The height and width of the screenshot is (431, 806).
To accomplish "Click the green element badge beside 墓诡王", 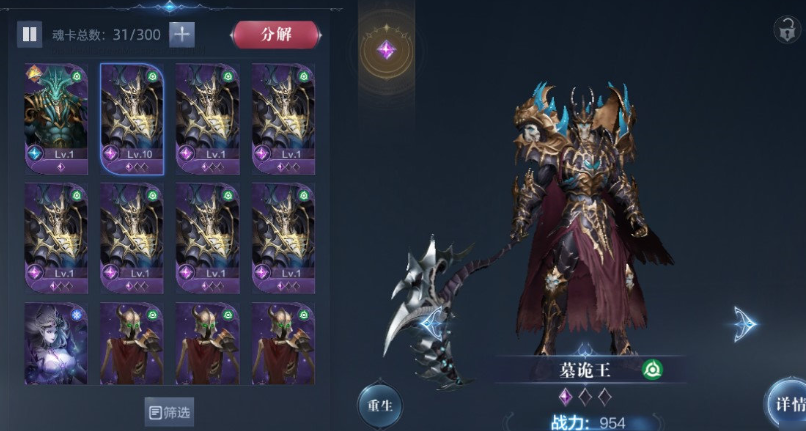I will point(651,369).
